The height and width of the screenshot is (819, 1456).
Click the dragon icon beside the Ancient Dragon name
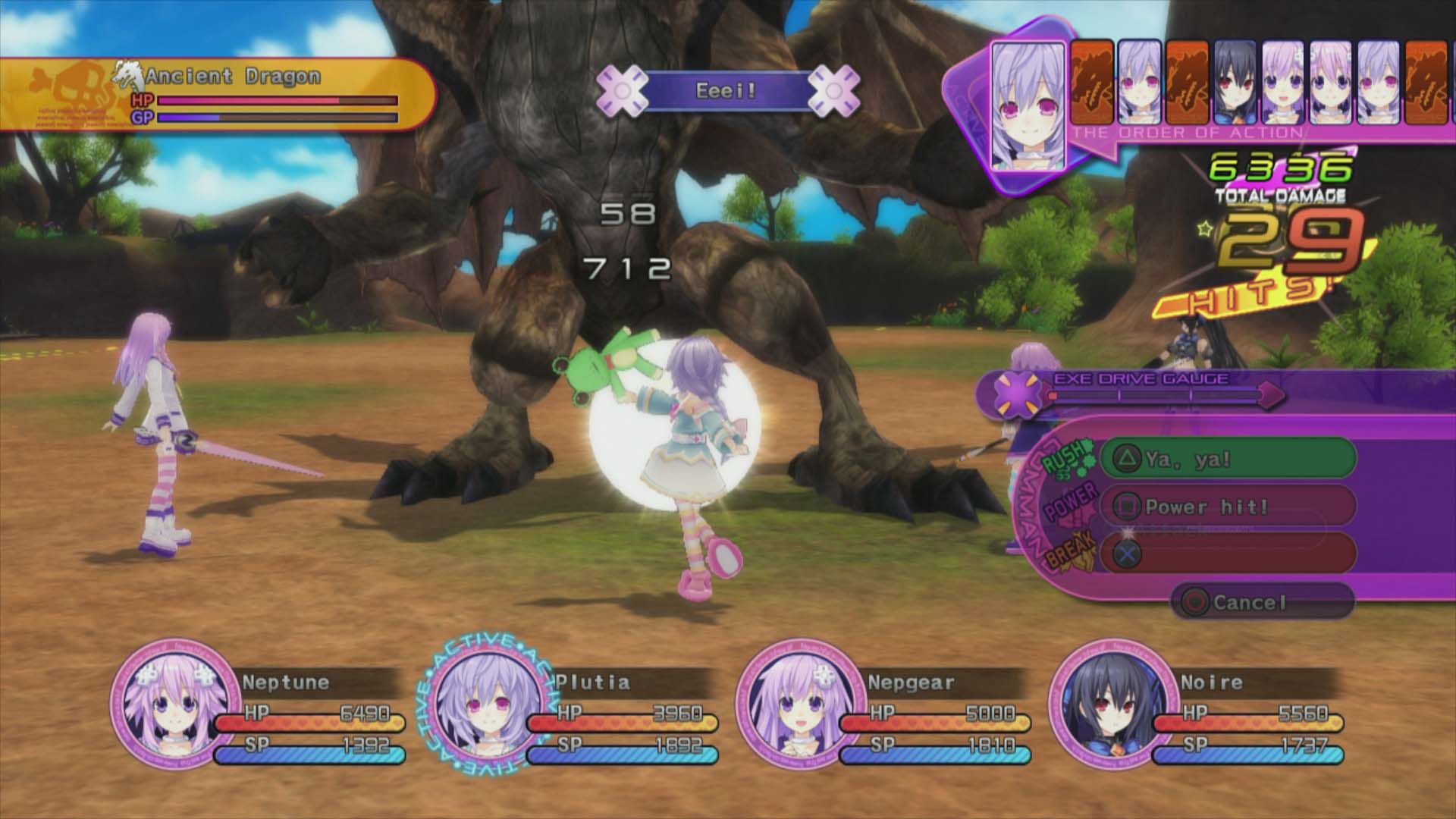coord(128,74)
